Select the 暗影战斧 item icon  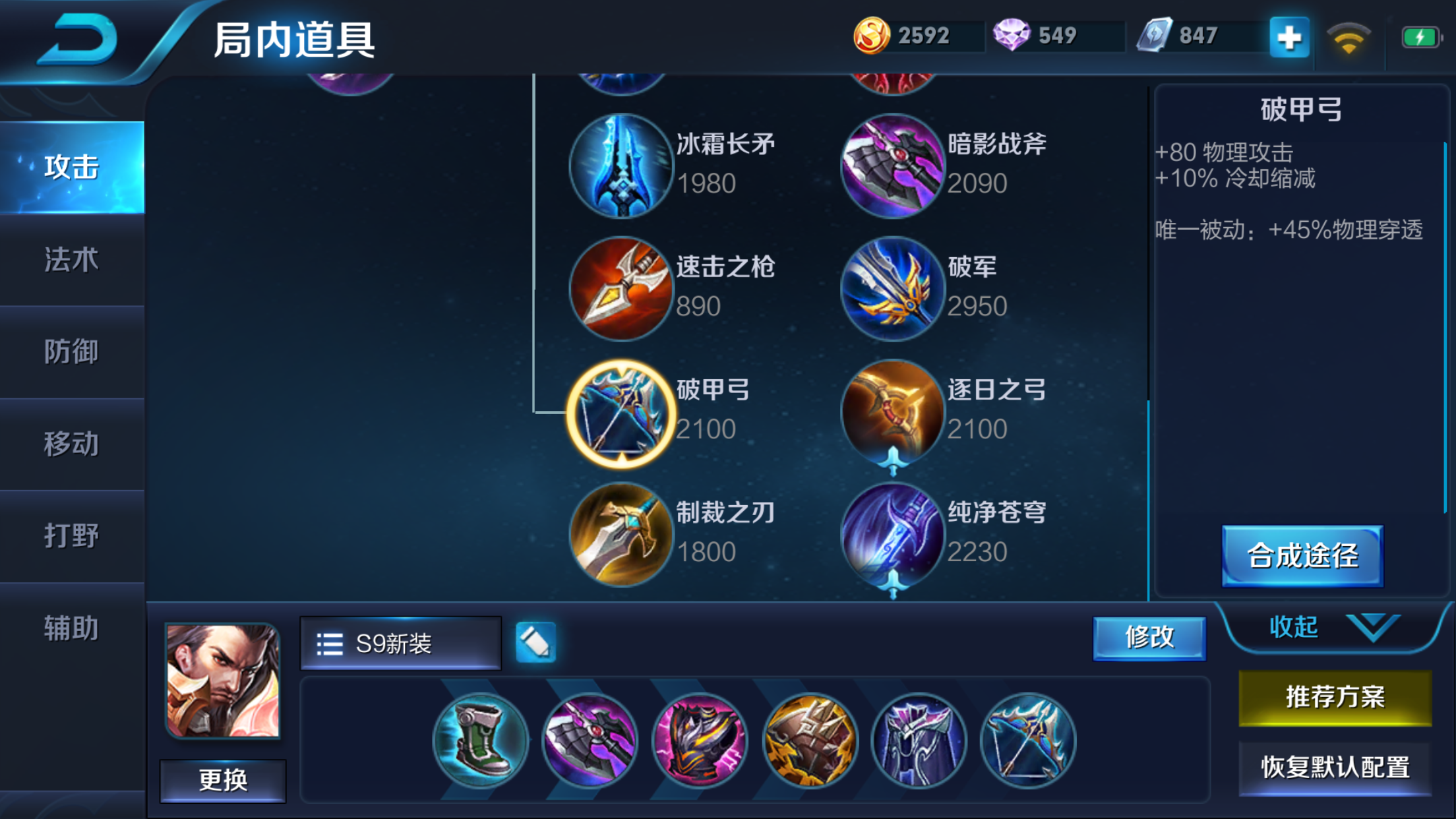(892, 165)
